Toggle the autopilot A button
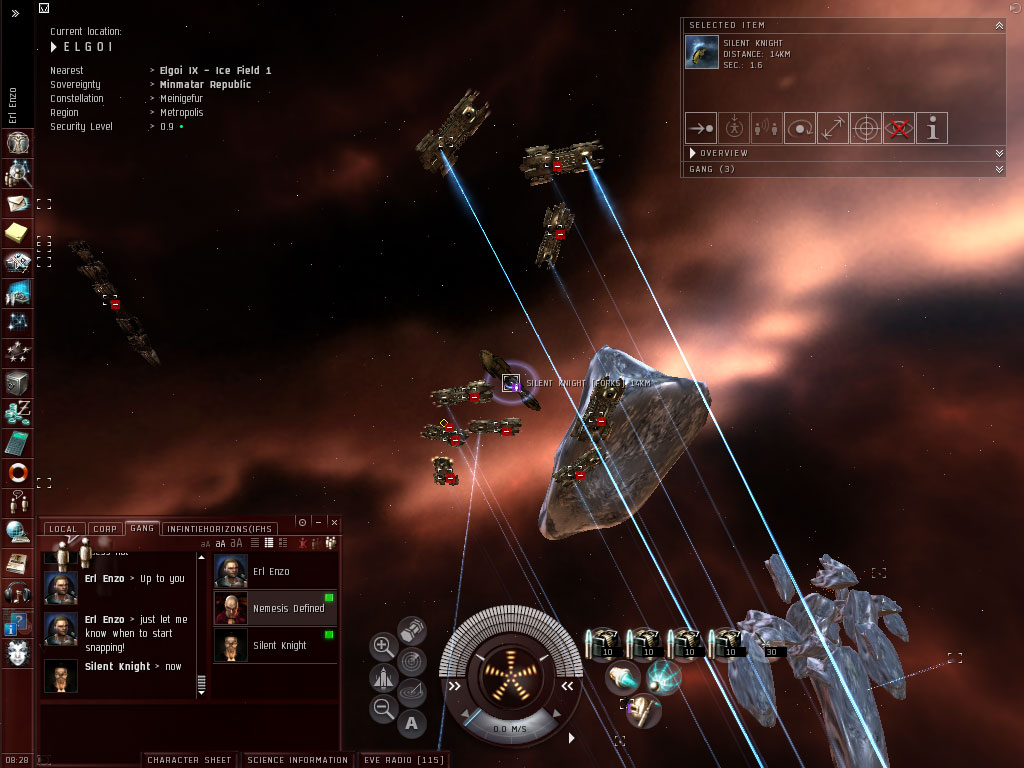Screen dimensions: 1024x768 pyautogui.click(x=412, y=722)
